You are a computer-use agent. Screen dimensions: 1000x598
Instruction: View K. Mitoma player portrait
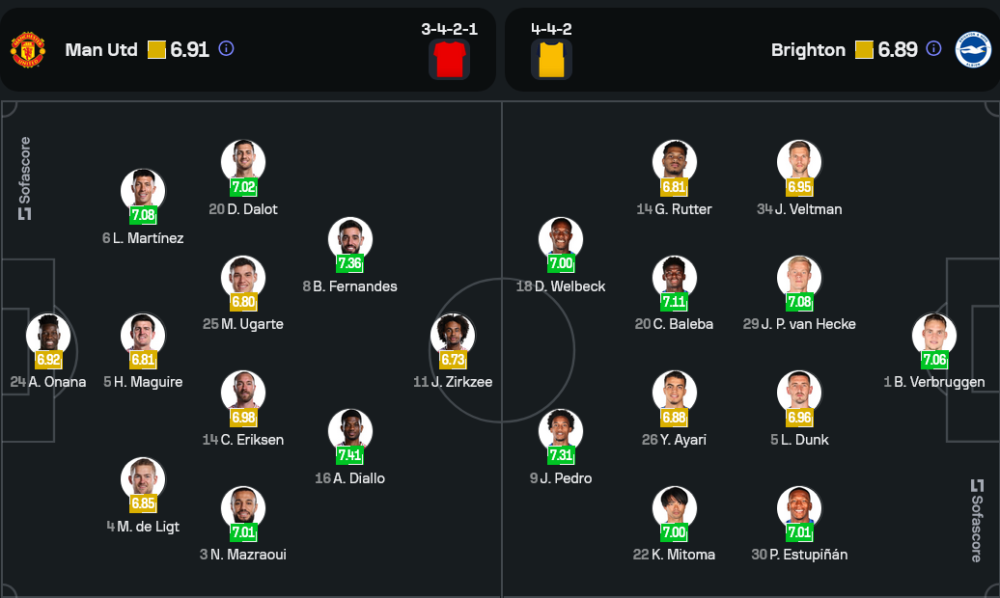coord(674,507)
